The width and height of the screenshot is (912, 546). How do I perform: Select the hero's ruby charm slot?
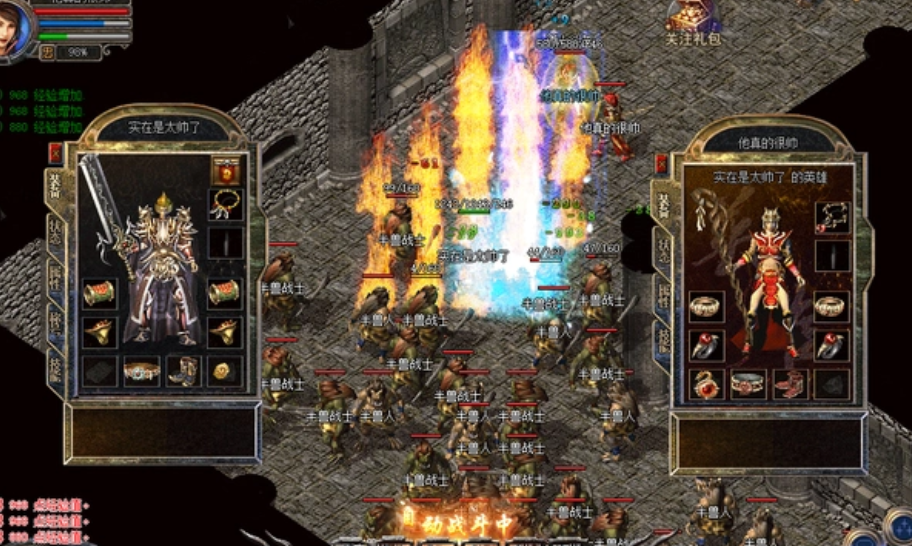(706, 383)
